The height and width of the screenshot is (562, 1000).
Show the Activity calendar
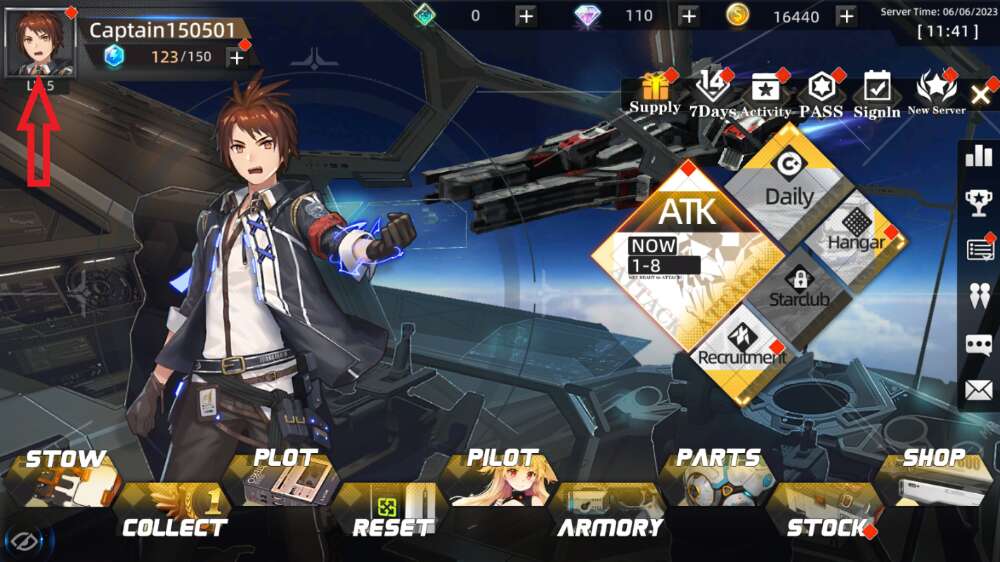pos(765,94)
